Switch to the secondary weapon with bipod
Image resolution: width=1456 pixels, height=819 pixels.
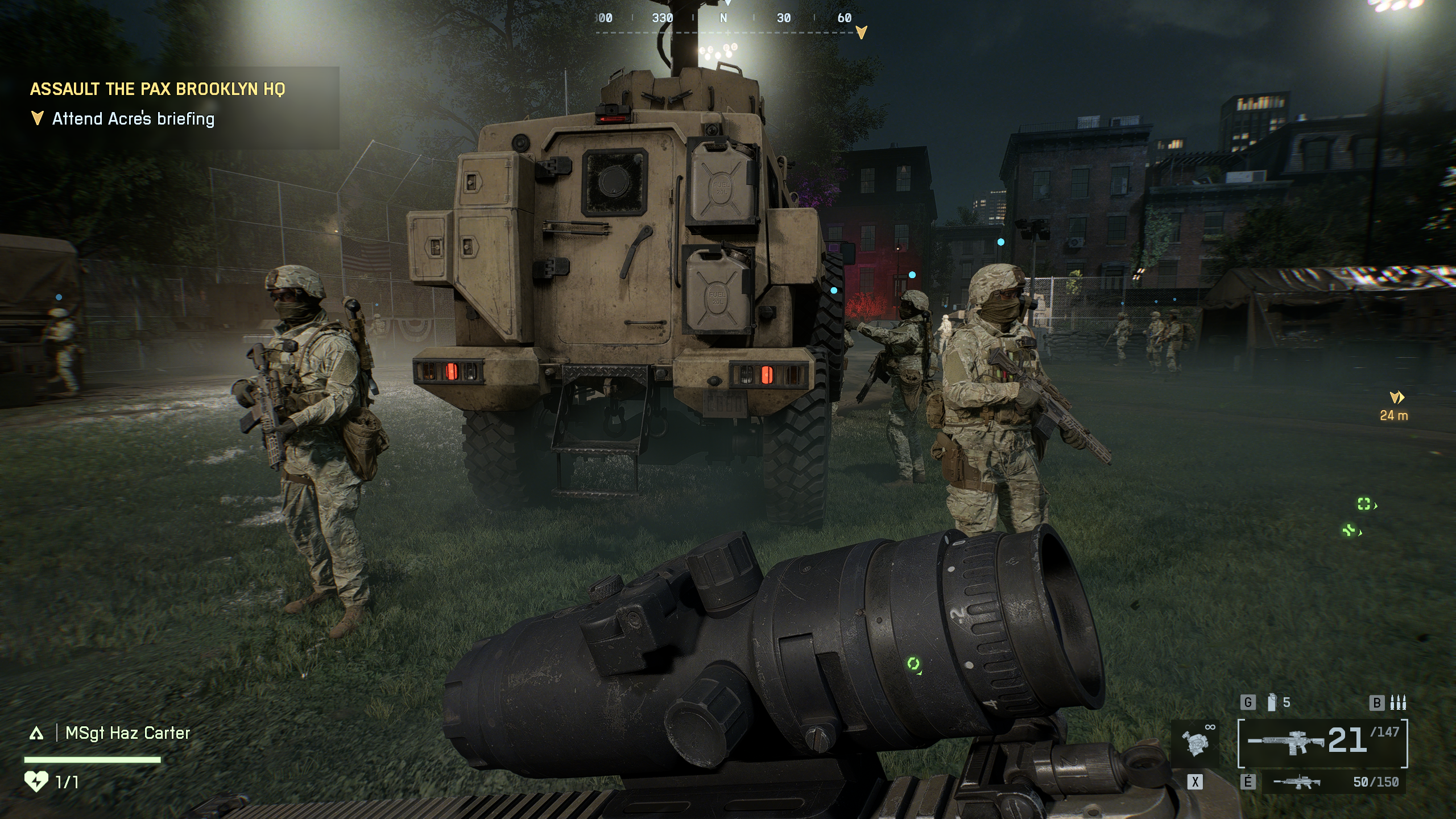click(x=1297, y=783)
